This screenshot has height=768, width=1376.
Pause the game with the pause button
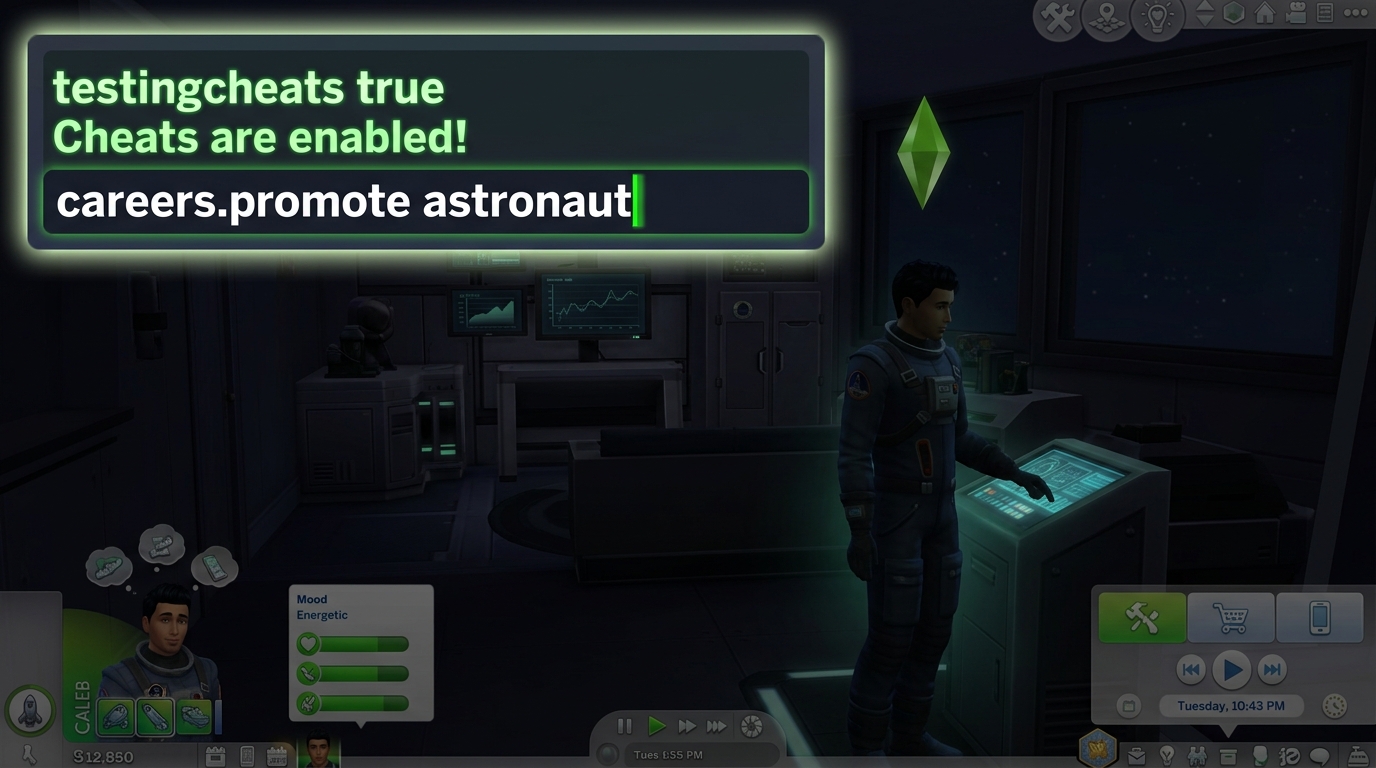pos(624,726)
